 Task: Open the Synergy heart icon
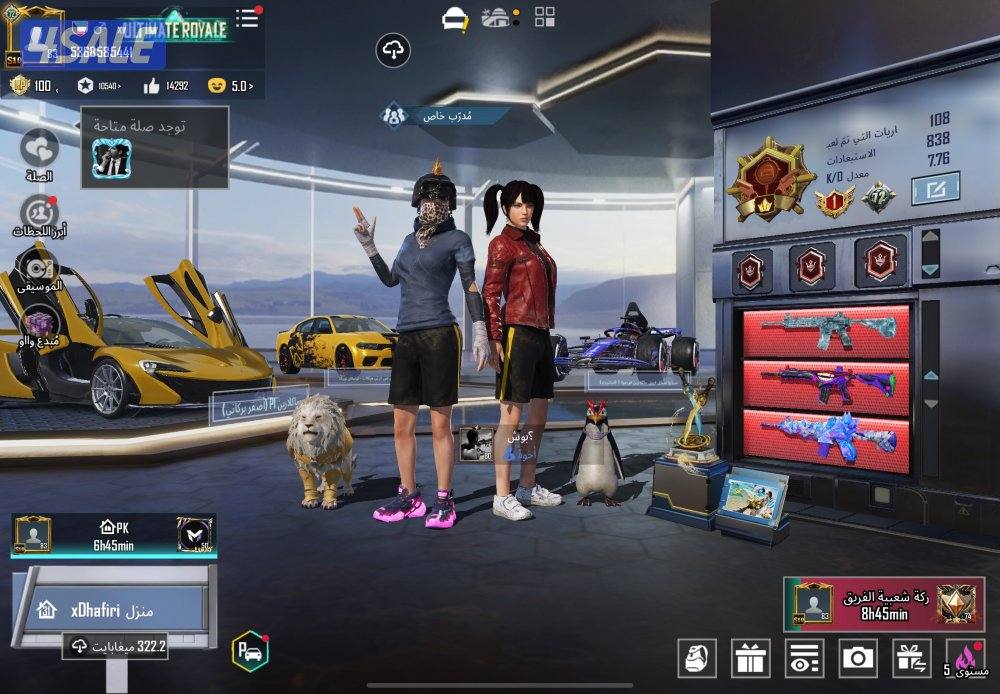(39, 148)
